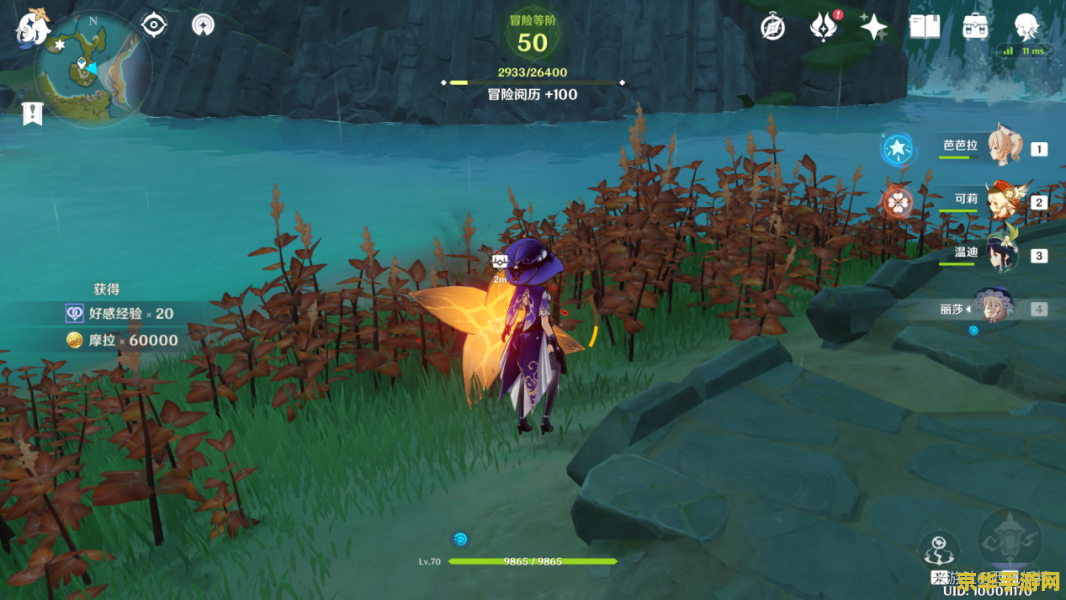The height and width of the screenshot is (600, 1066).
Task: Open the Wish screen via the star icon
Action: pyautogui.click(x=874, y=27)
